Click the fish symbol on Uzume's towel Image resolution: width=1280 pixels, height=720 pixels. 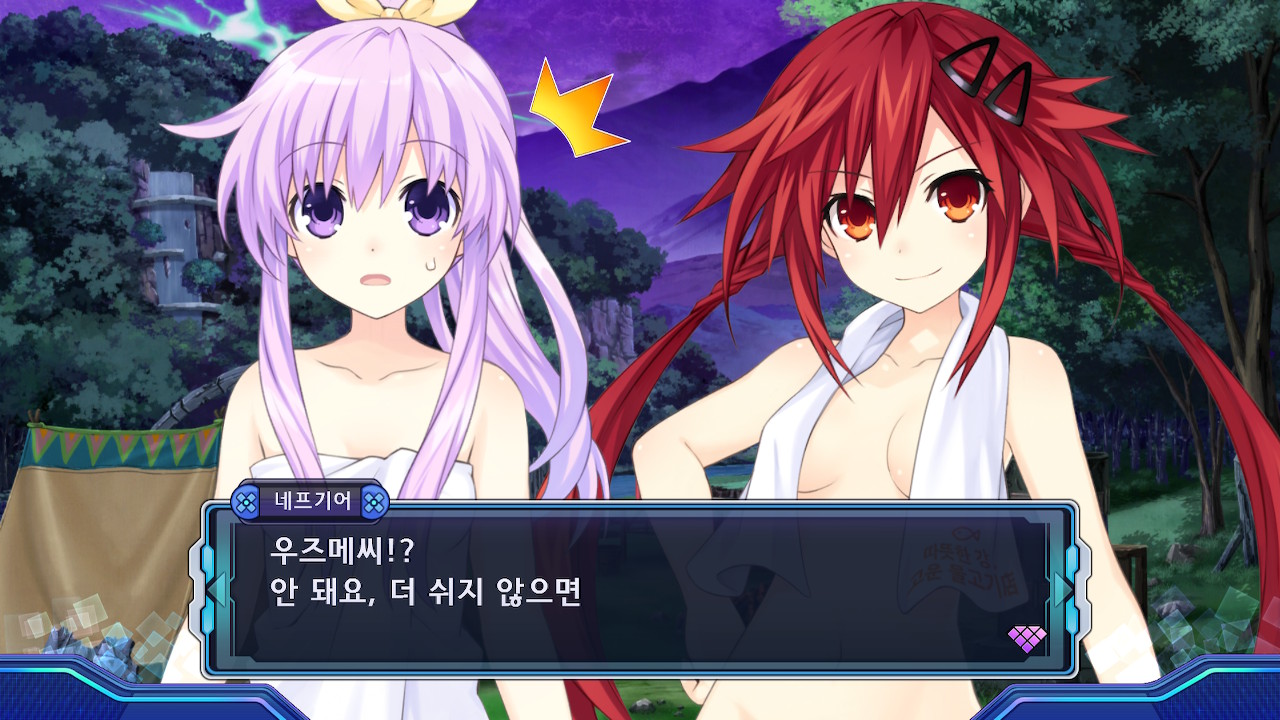tap(965, 534)
